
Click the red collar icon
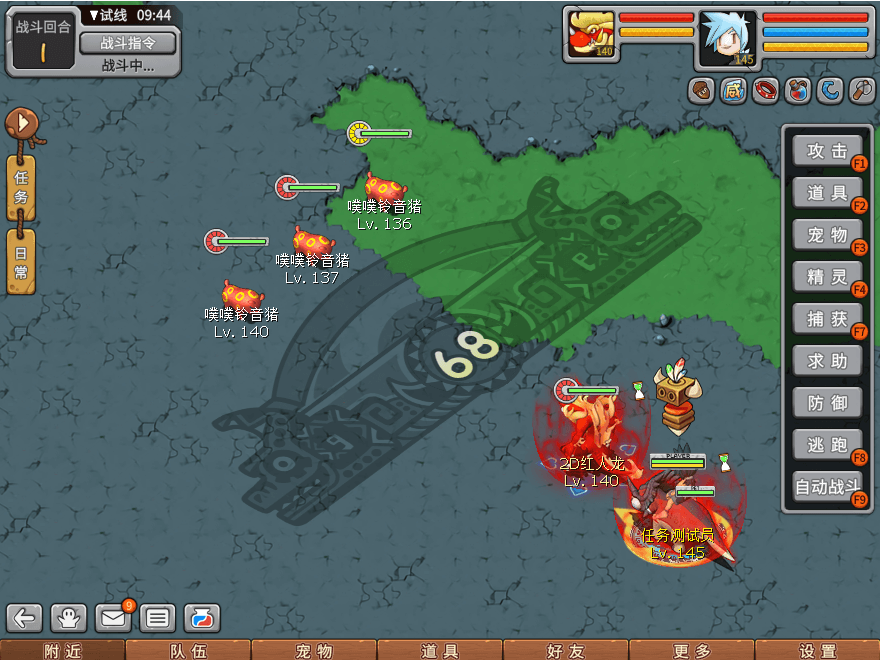coord(766,91)
